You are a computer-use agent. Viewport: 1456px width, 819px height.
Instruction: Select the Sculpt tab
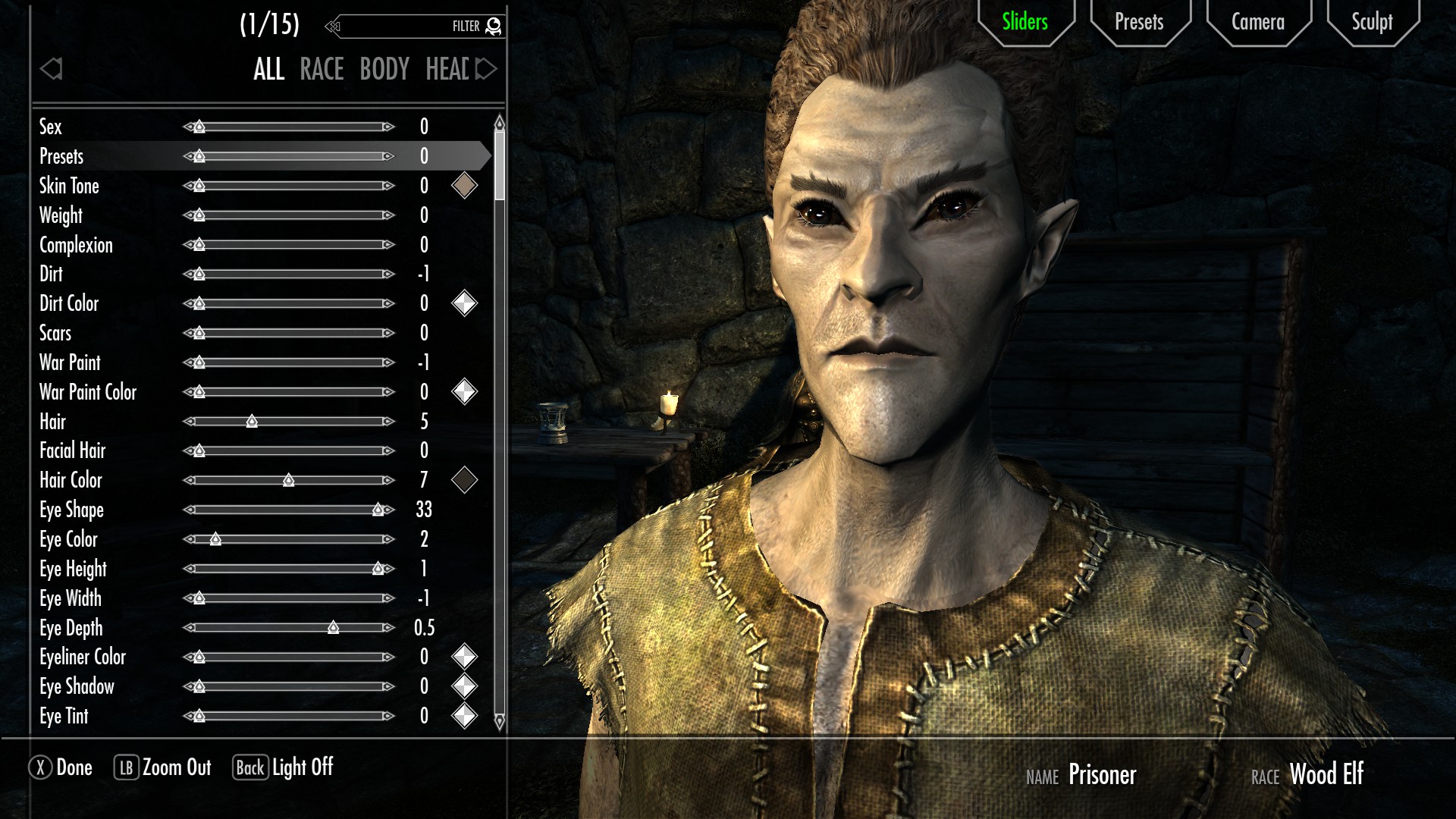tap(1372, 22)
